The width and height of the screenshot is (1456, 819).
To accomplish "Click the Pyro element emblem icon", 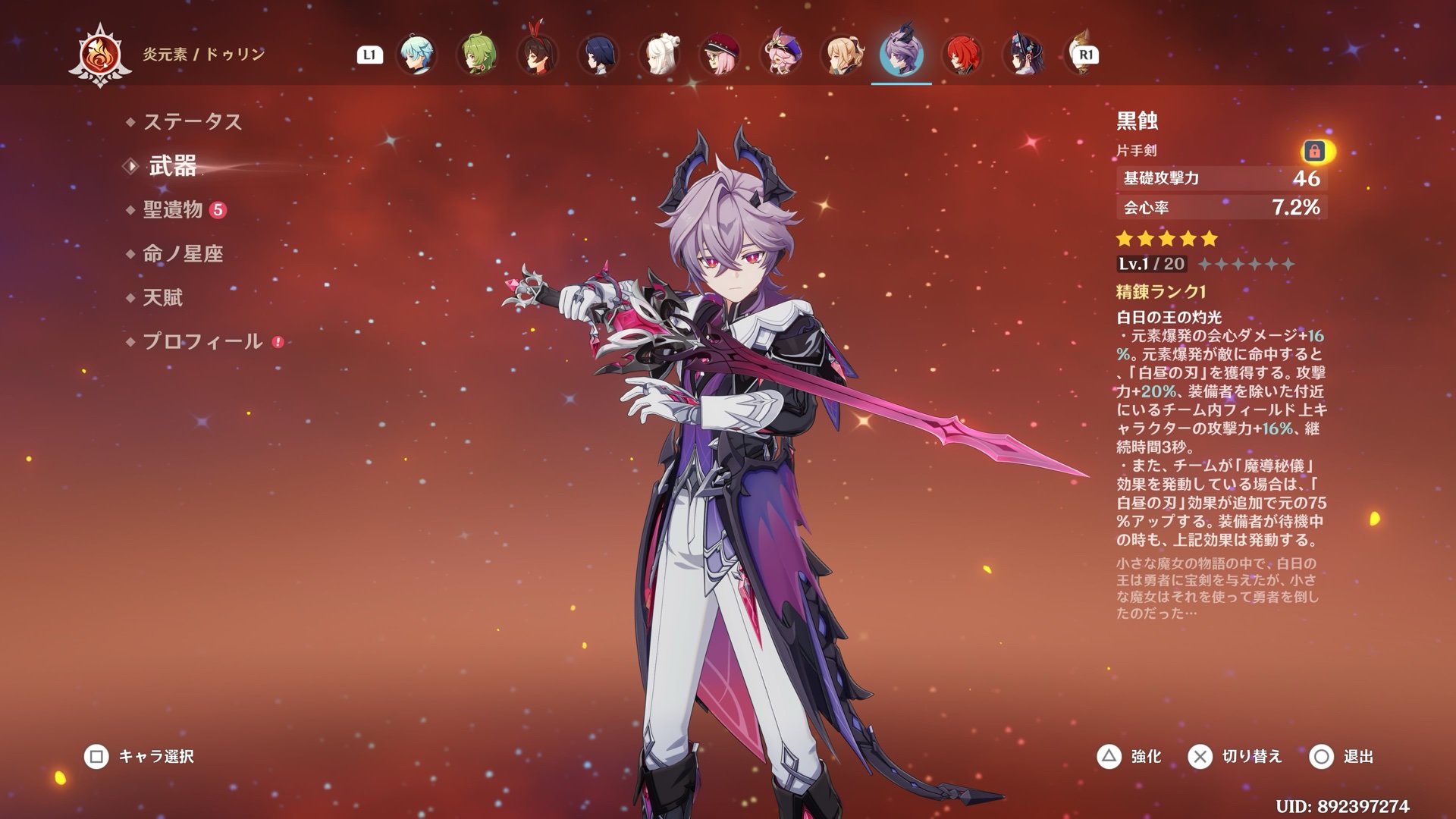I will [99, 56].
